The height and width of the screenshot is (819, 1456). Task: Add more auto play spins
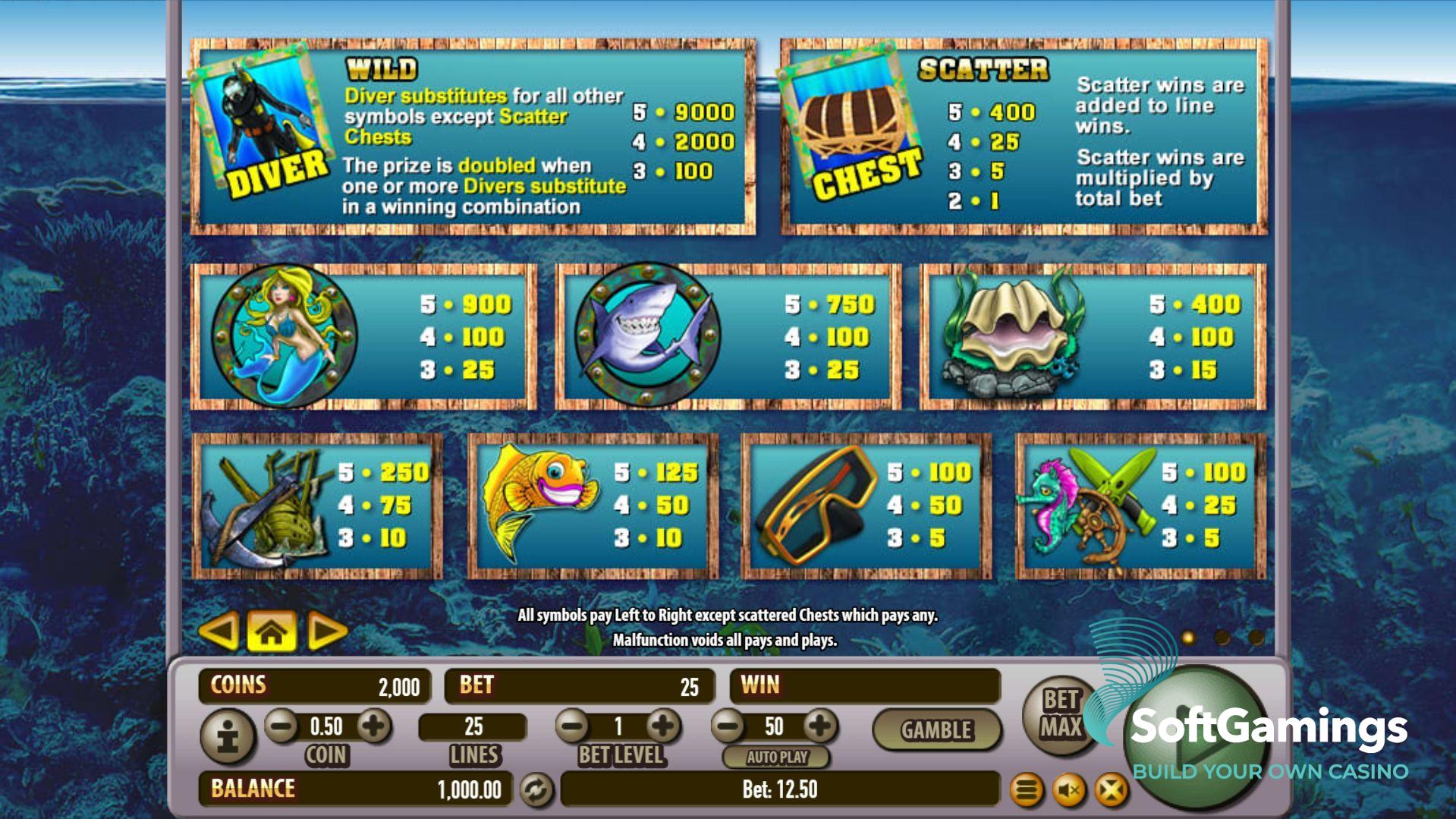click(x=819, y=726)
